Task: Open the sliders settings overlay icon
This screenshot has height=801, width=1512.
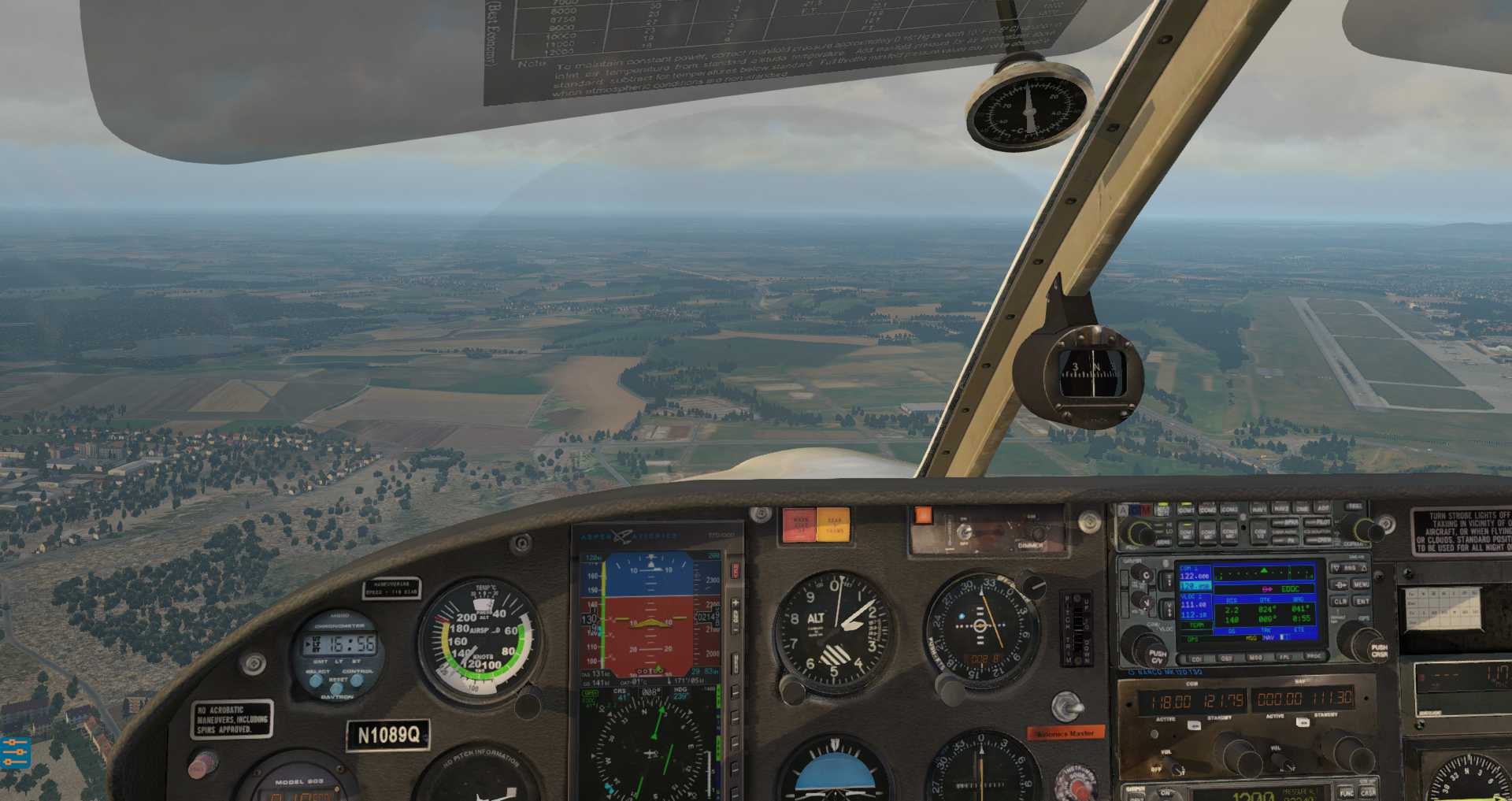Action: click(14, 753)
